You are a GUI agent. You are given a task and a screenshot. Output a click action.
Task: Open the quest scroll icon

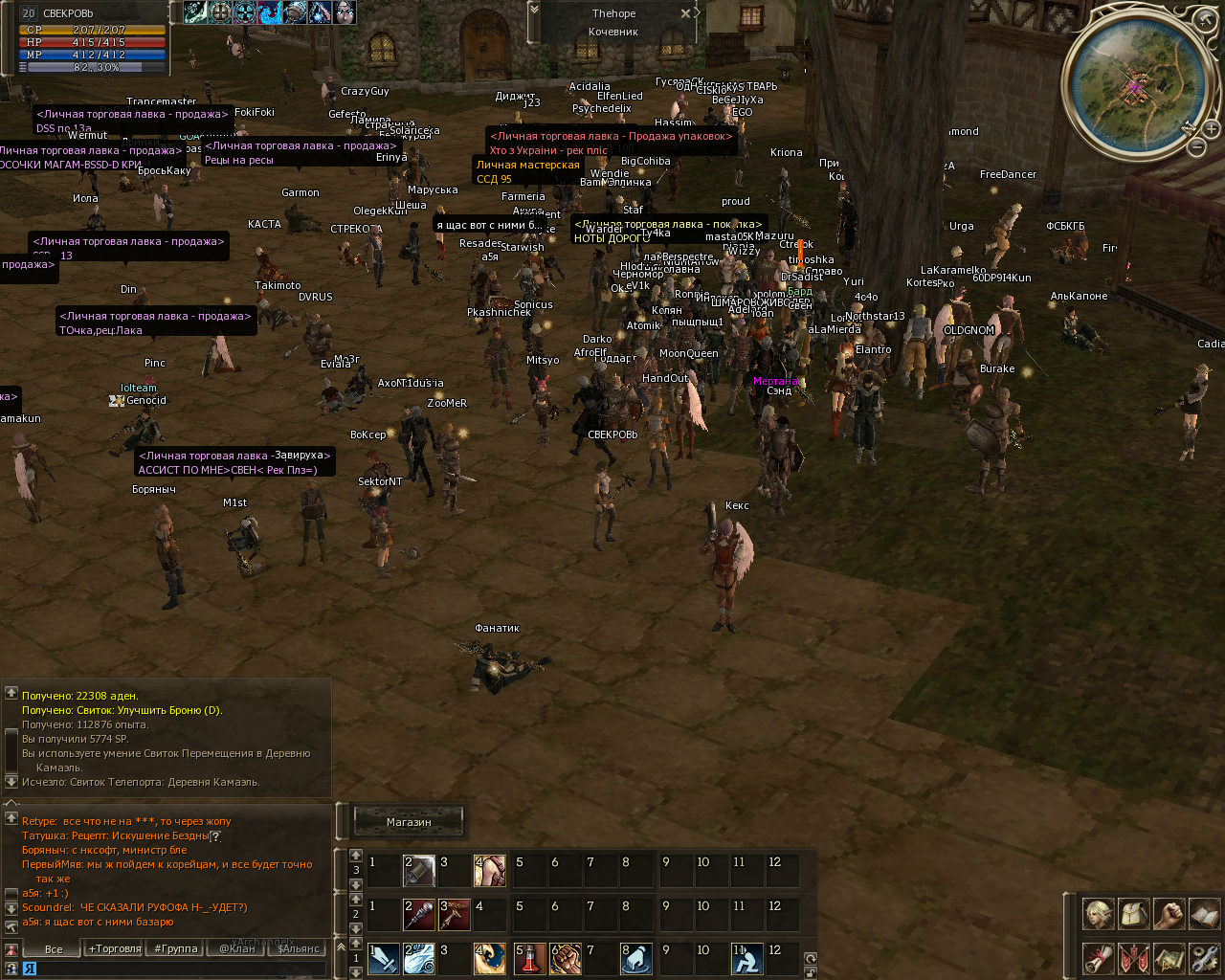[1098, 957]
